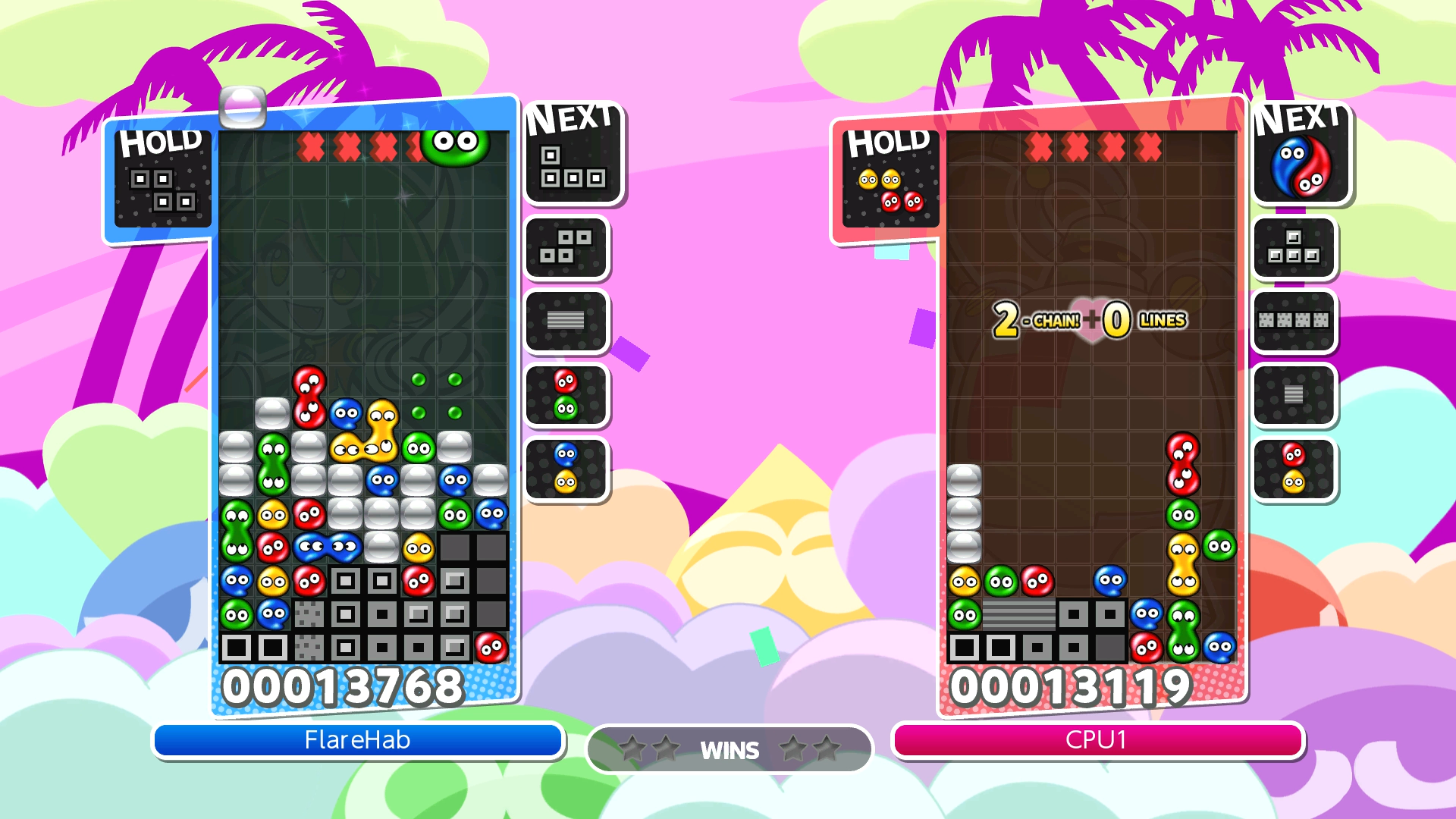
Task: Click the CPU1 player name bar
Action: click(1097, 740)
